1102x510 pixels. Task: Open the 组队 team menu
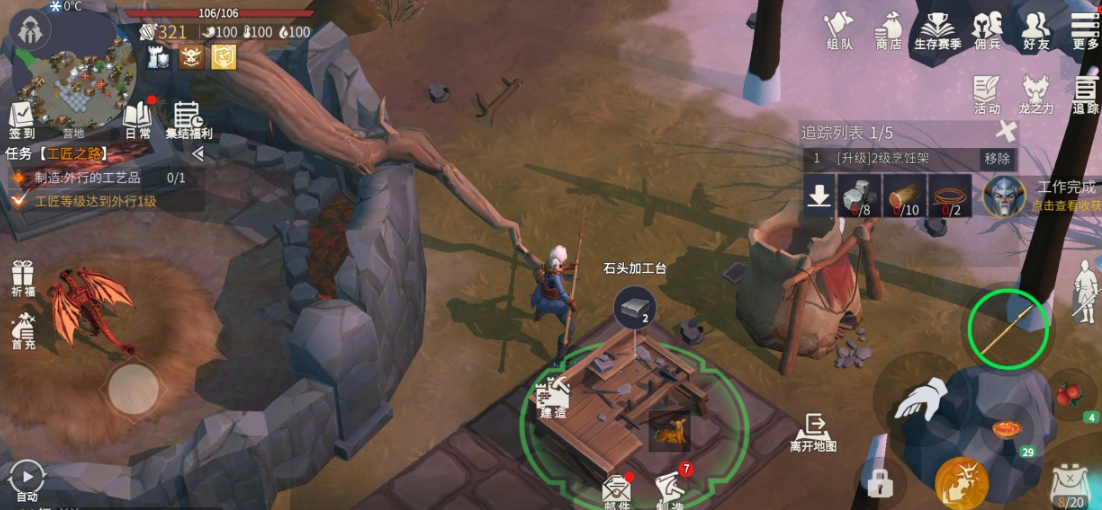coord(839,29)
